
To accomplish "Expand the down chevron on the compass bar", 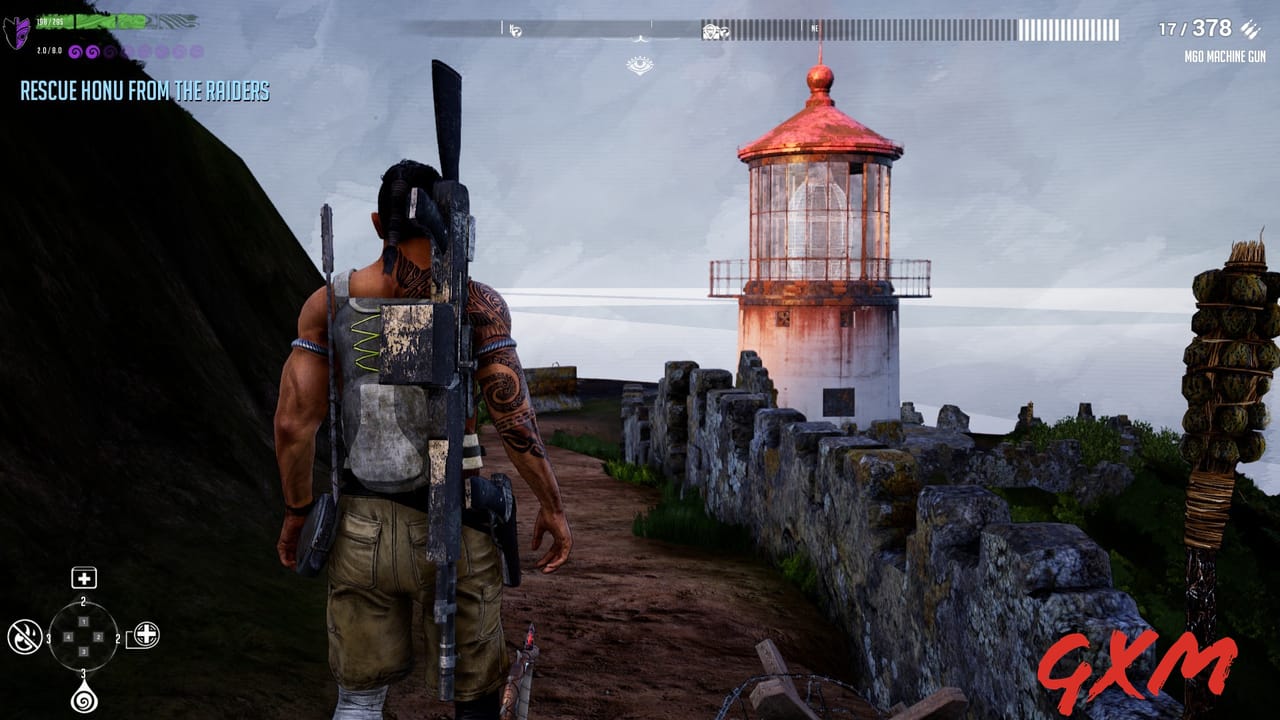I will click(638, 38).
